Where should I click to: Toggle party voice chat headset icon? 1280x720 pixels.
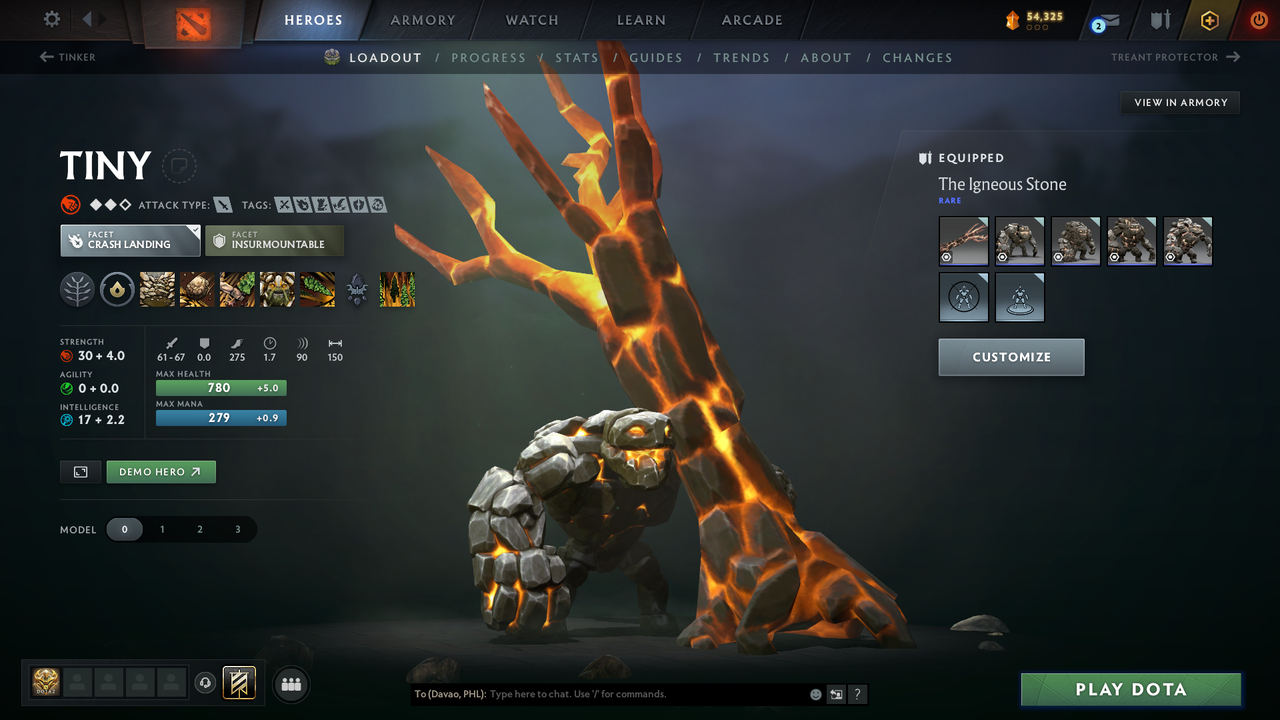click(x=206, y=683)
